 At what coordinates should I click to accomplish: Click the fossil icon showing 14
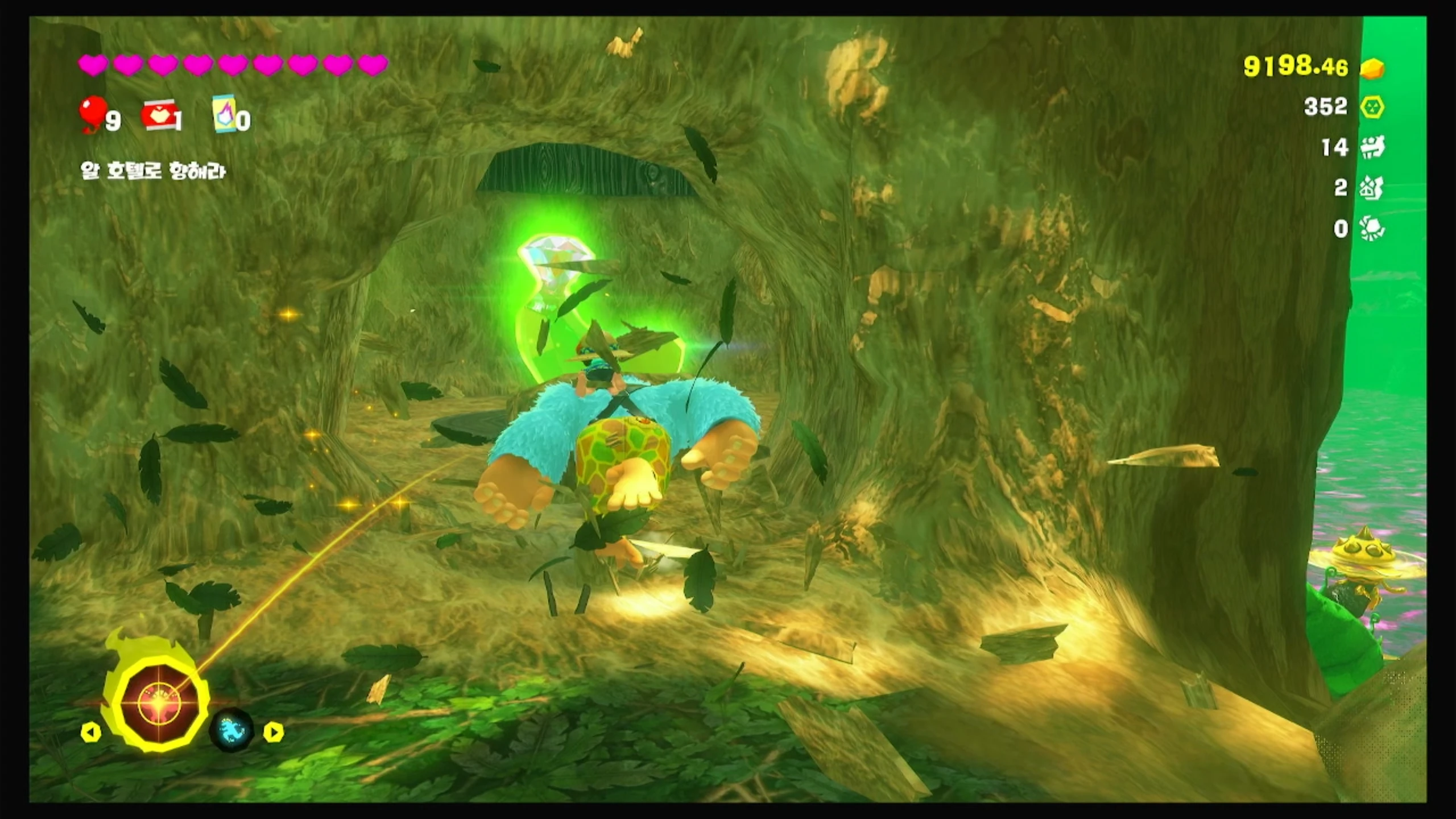click(1372, 148)
